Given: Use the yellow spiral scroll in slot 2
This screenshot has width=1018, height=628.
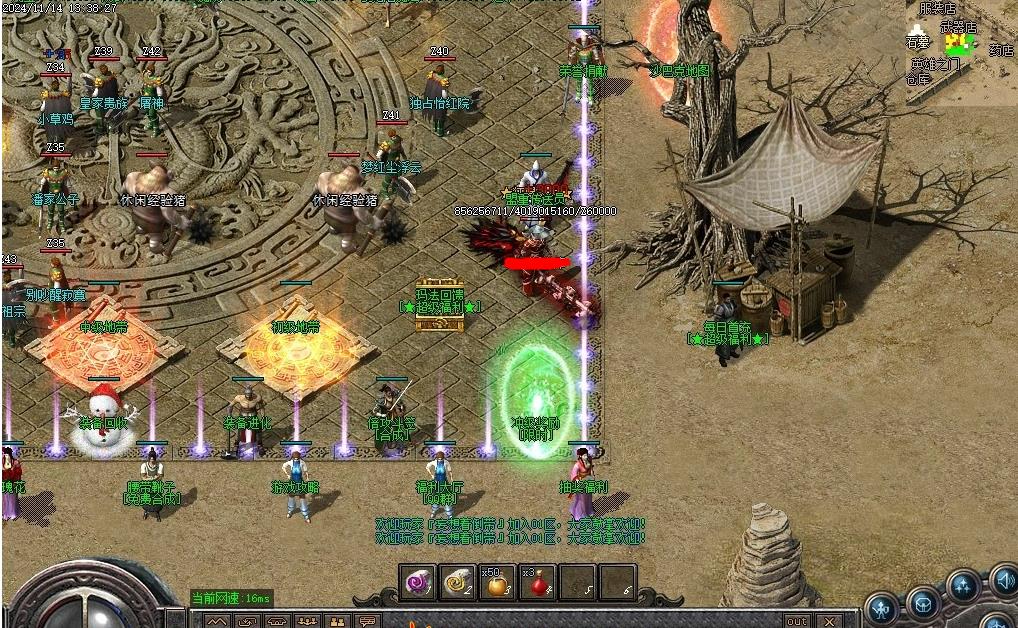Looking at the screenshot, I should click(457, 582).
